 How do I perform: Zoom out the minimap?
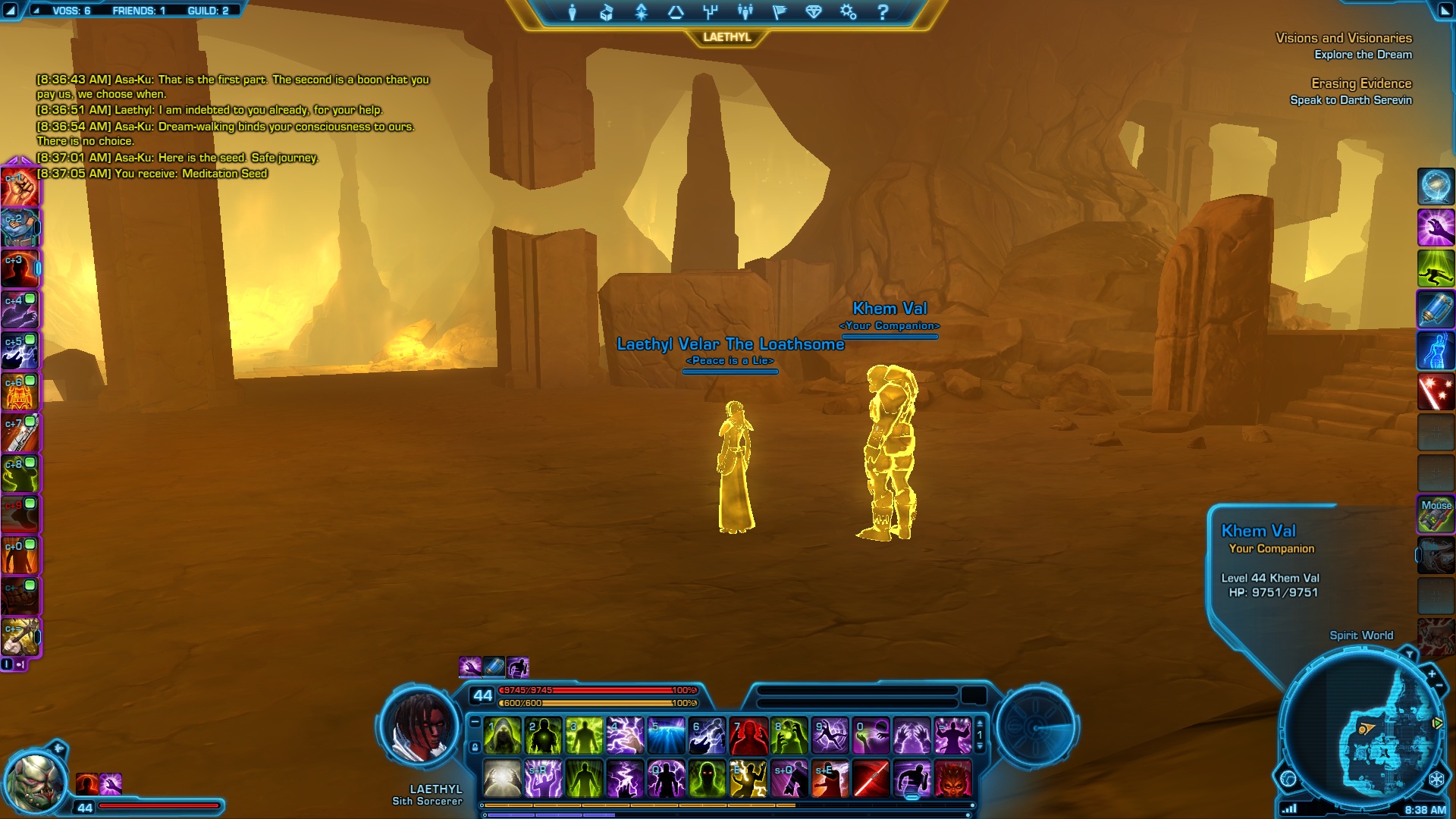pyautogui.click(x=1439, y=686)
